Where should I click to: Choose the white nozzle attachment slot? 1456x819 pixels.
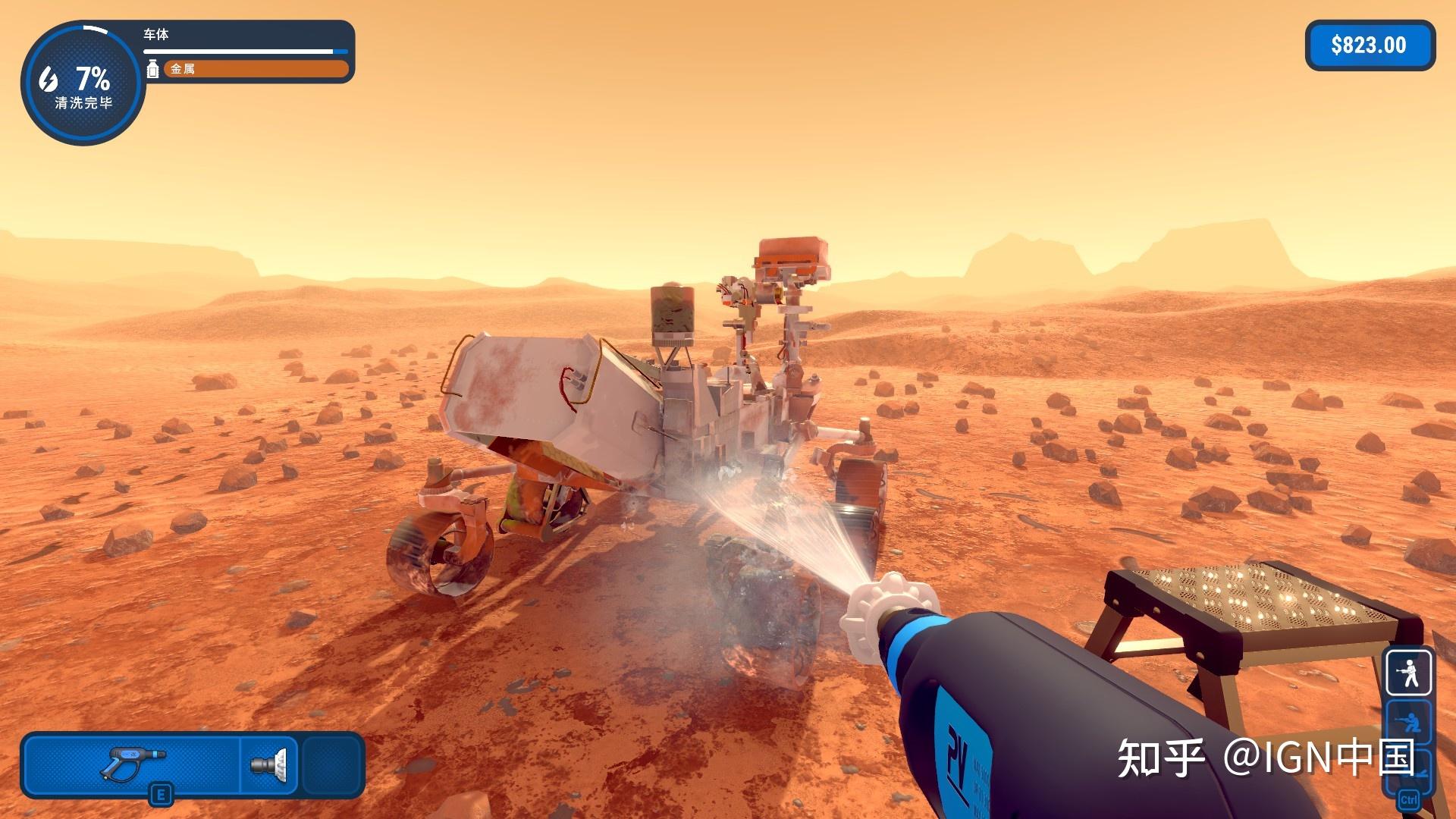coord(269,764)
